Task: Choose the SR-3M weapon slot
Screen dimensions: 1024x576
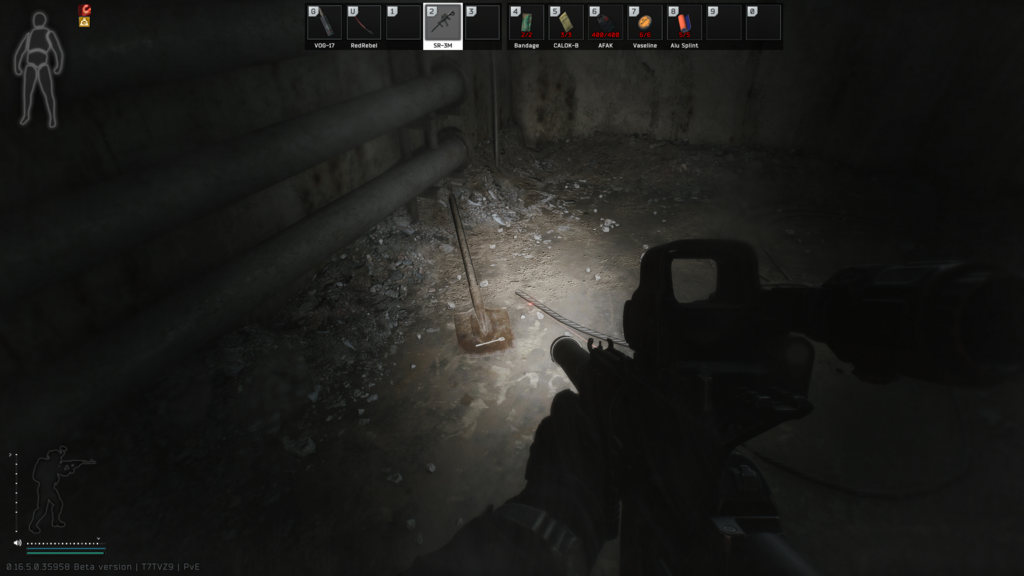Action: click(x=443, y=23)
